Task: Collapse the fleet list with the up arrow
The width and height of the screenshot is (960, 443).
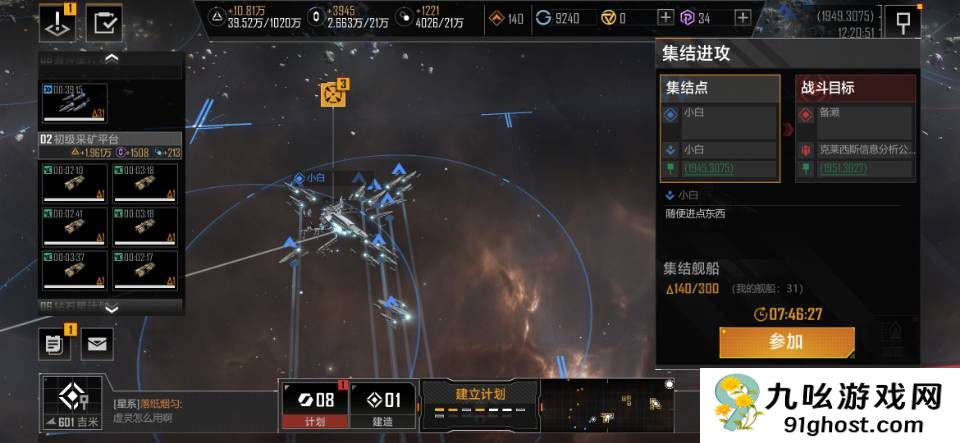Action: (x=111, y=58)
